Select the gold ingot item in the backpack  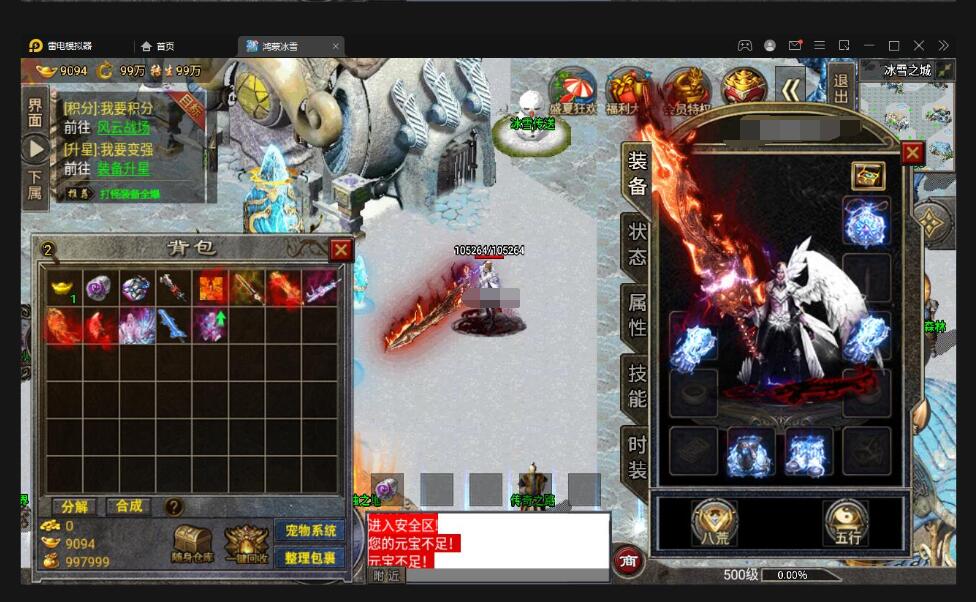click(62, 288)
